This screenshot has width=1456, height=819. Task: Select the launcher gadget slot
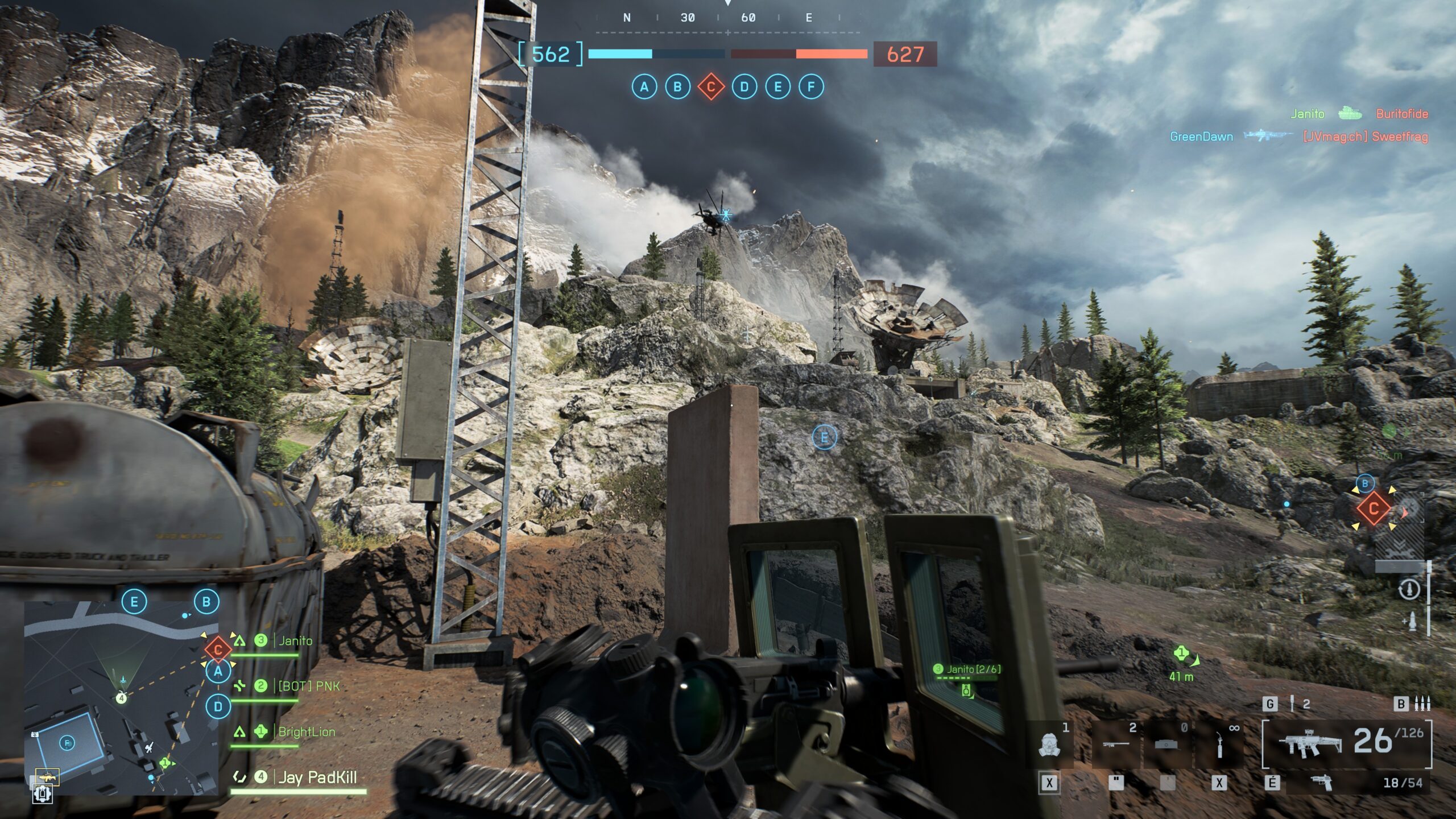pyautogui.click(x=1115, y=745)
